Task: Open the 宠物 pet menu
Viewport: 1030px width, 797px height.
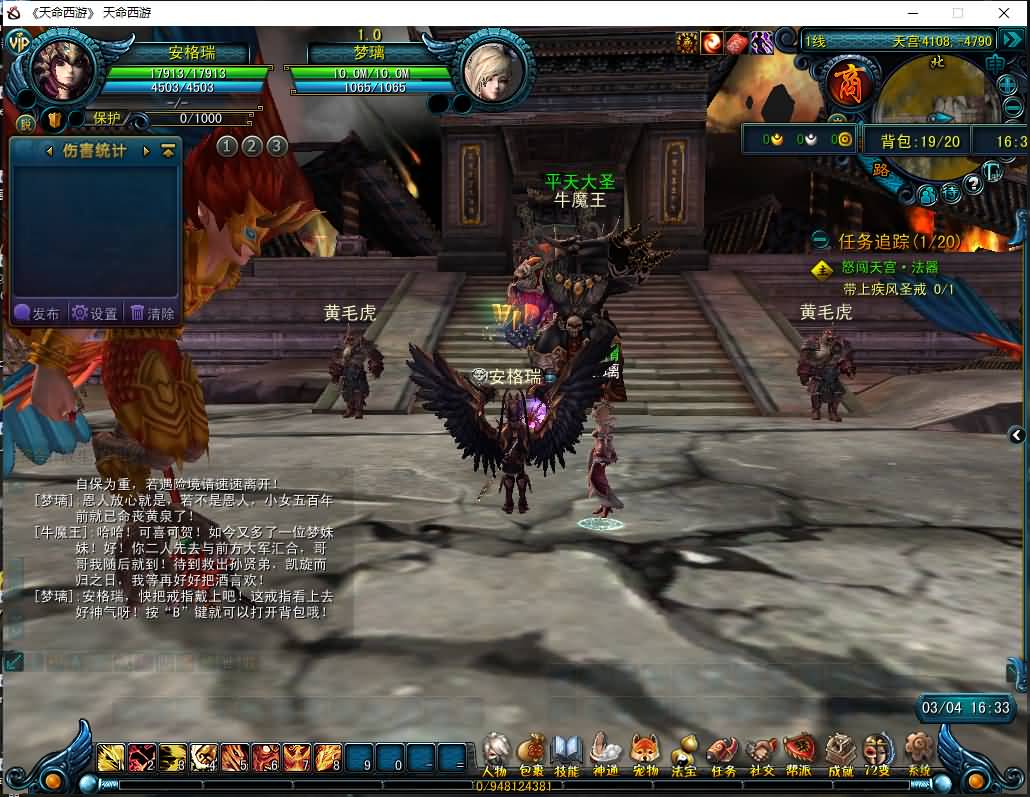Action: click(644, 752)
